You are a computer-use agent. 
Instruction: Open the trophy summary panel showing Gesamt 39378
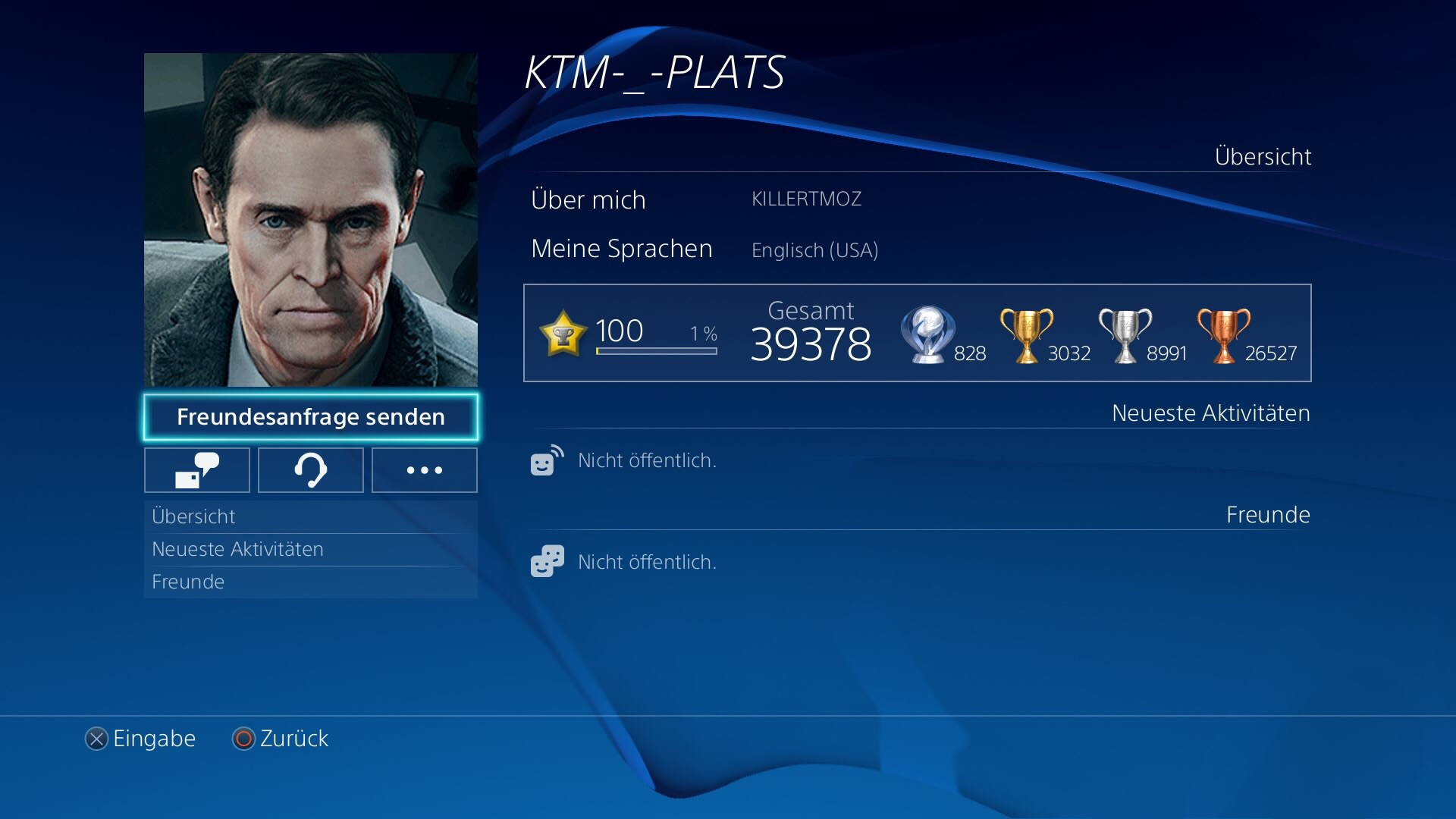917,333
